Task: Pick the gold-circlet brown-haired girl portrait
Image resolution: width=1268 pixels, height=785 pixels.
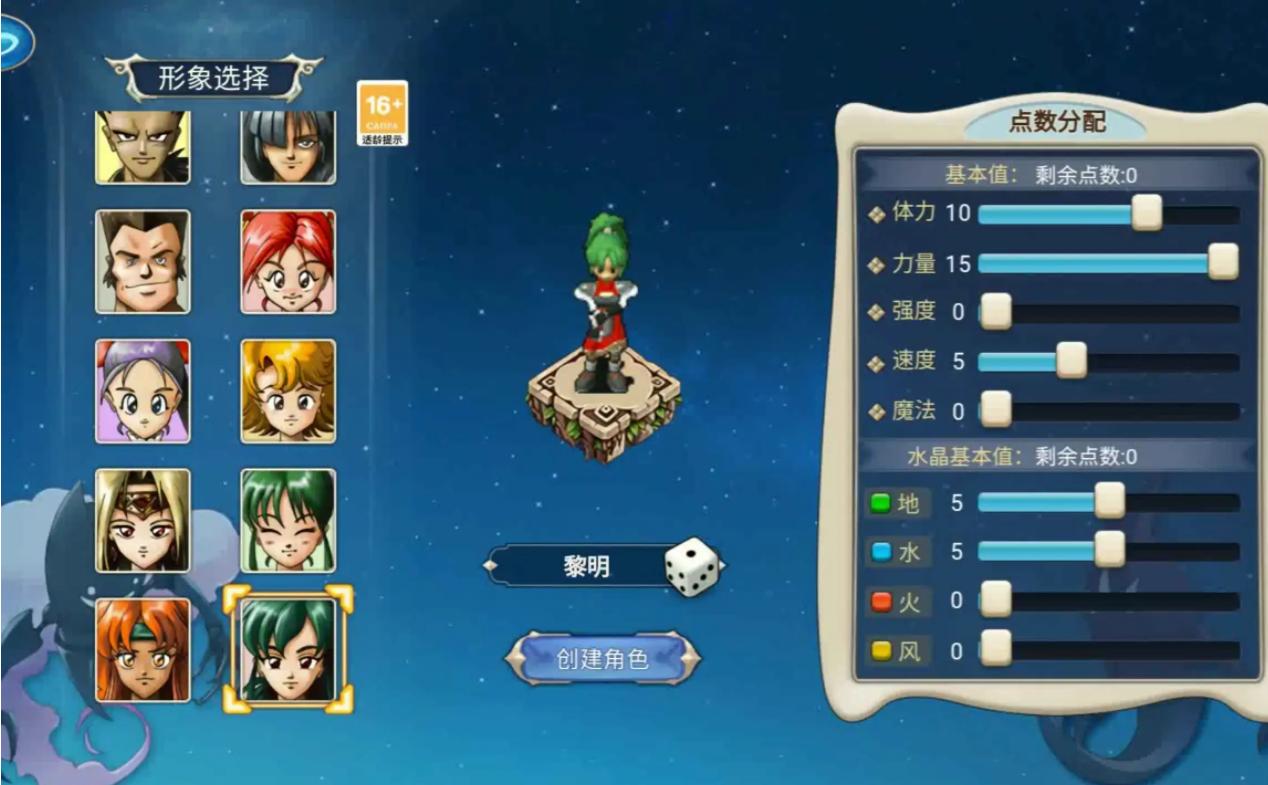Action: pyautogui.click(x=143, y=520)
